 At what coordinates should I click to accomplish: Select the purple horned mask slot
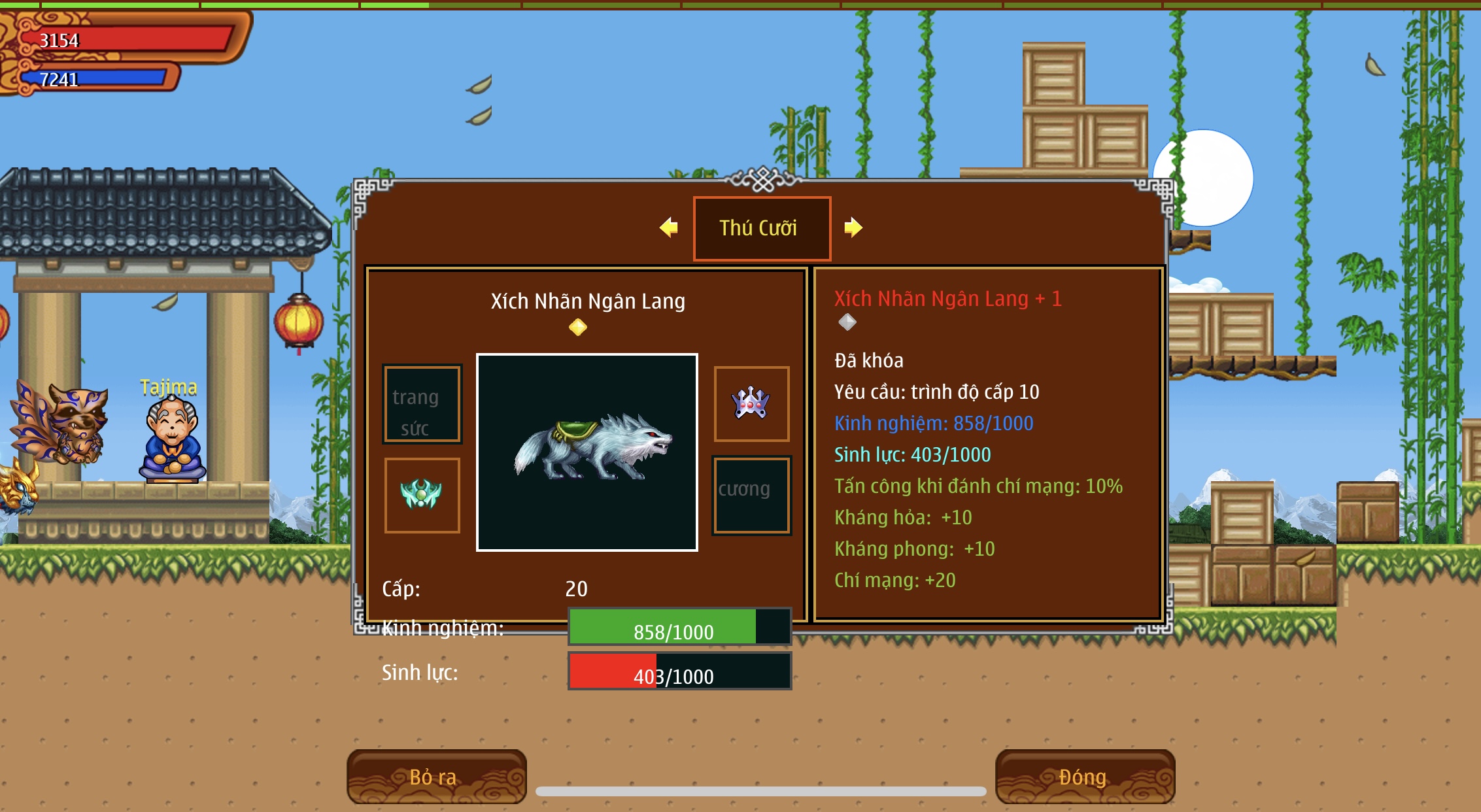(x=751, y=404)
